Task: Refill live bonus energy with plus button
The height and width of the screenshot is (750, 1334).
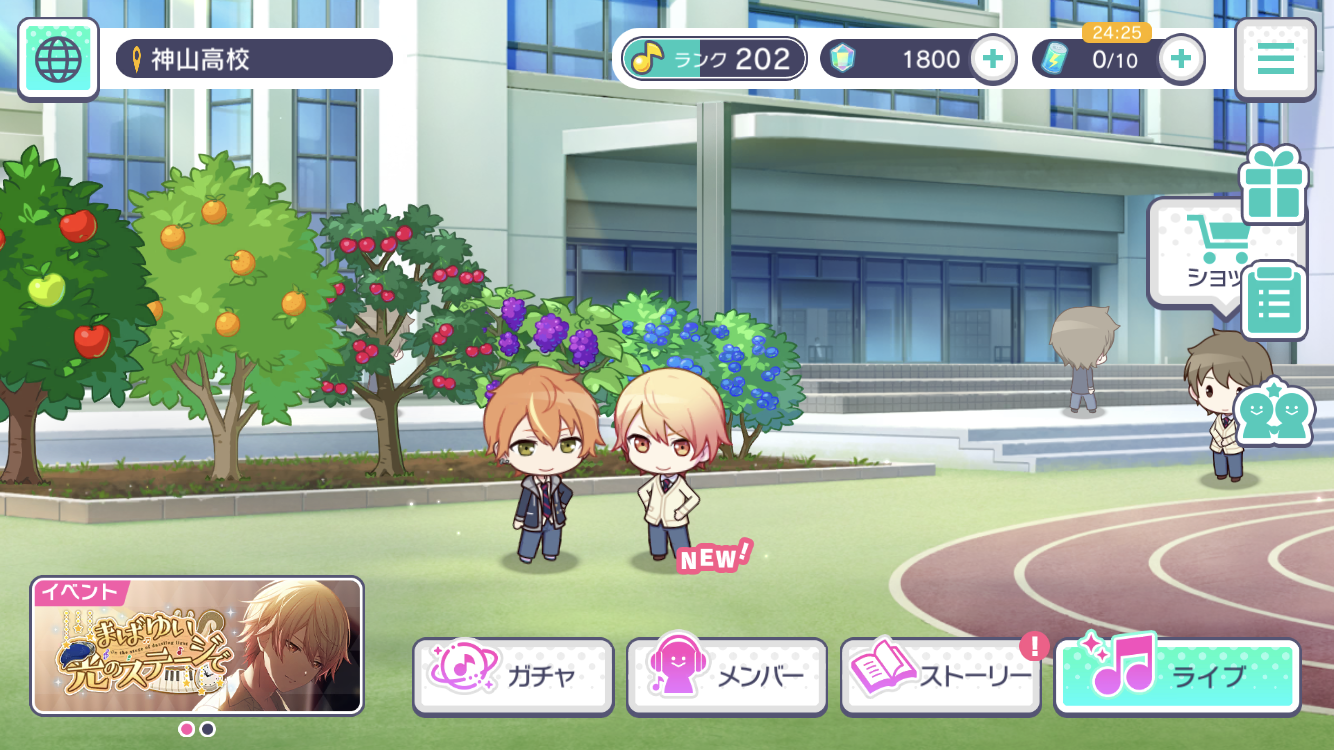Action: [1181, 59]
